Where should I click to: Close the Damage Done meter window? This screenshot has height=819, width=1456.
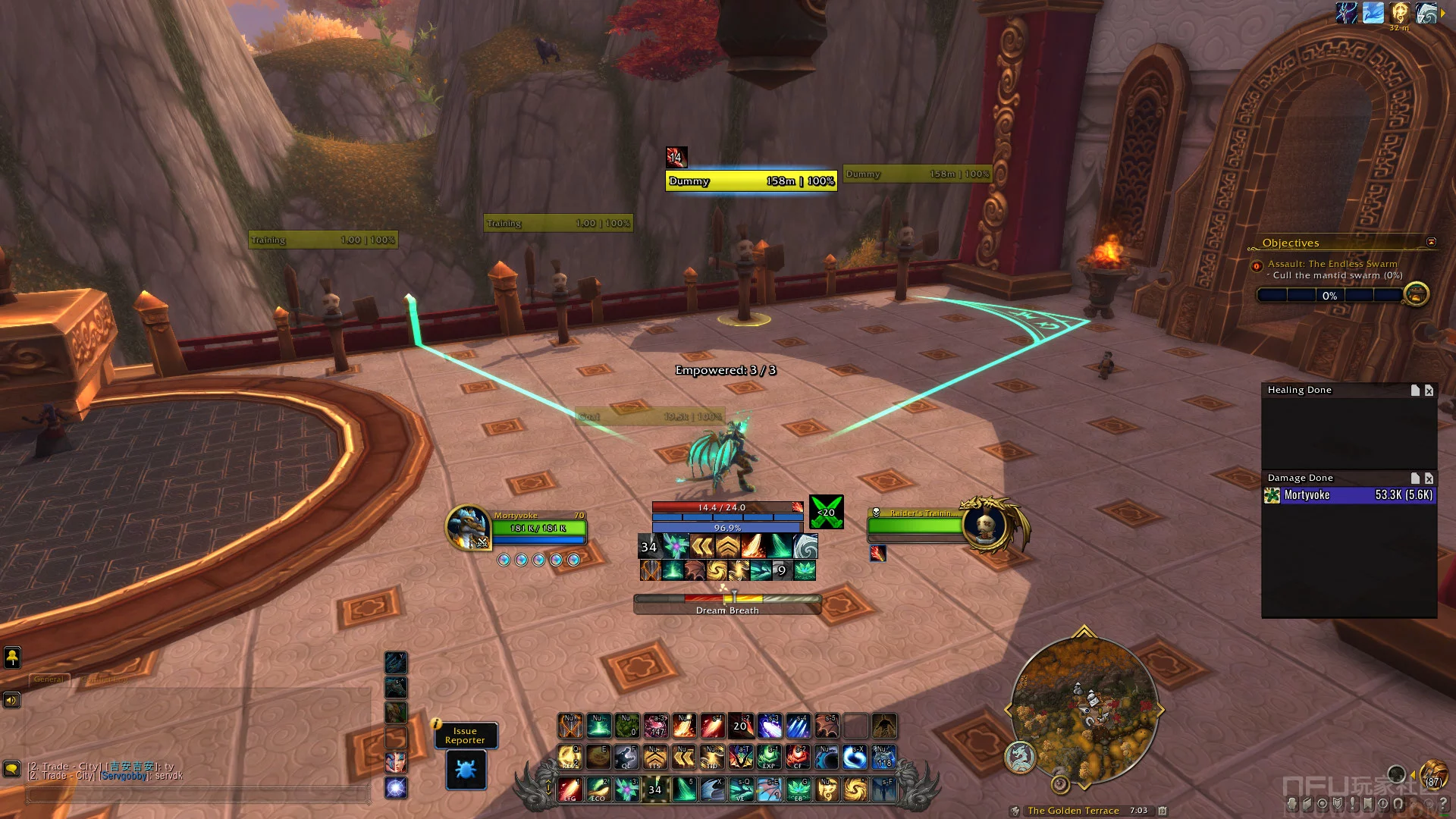(1429, 479)
